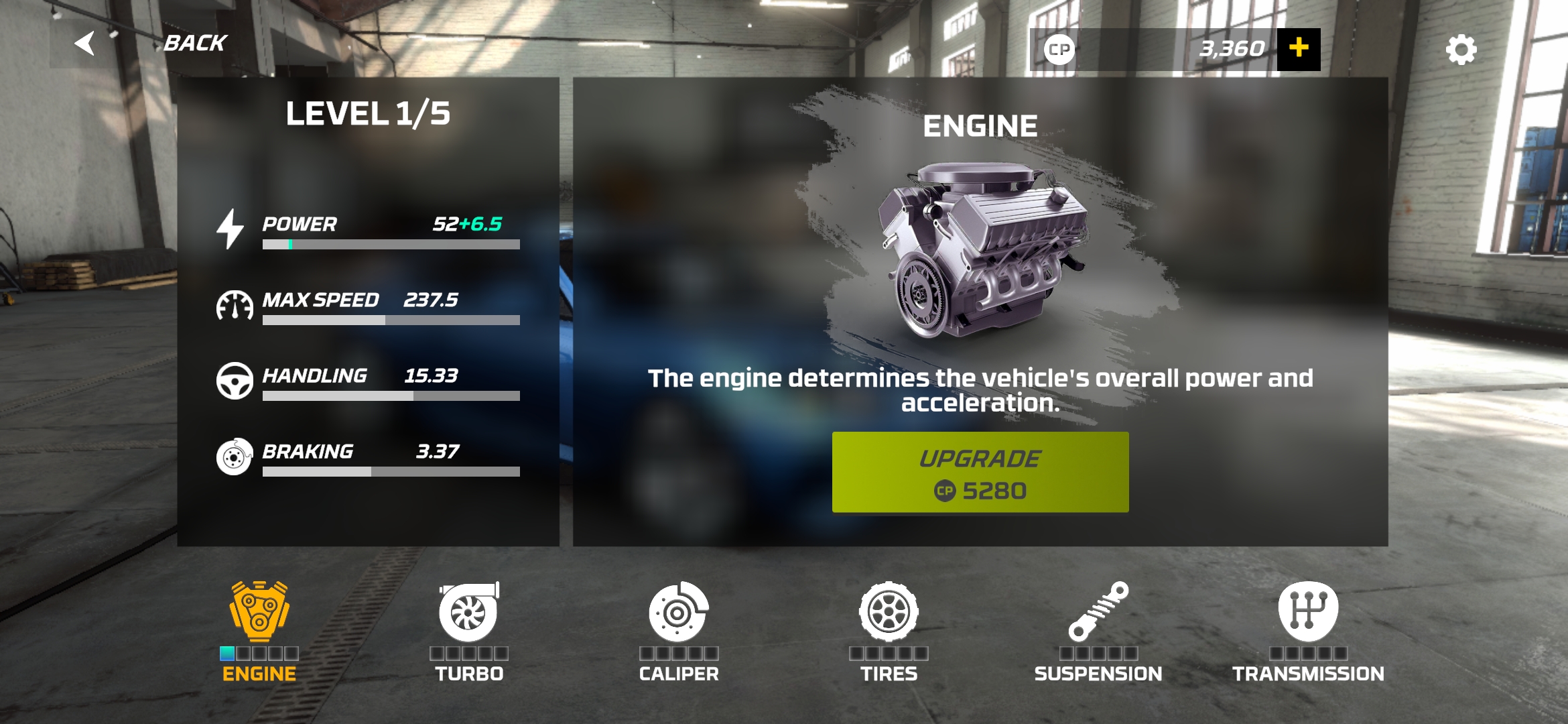The height and width of the screenshot is (724, 1568).
Task: Show the Suspension upgrade category
Action: point(1098,630)
